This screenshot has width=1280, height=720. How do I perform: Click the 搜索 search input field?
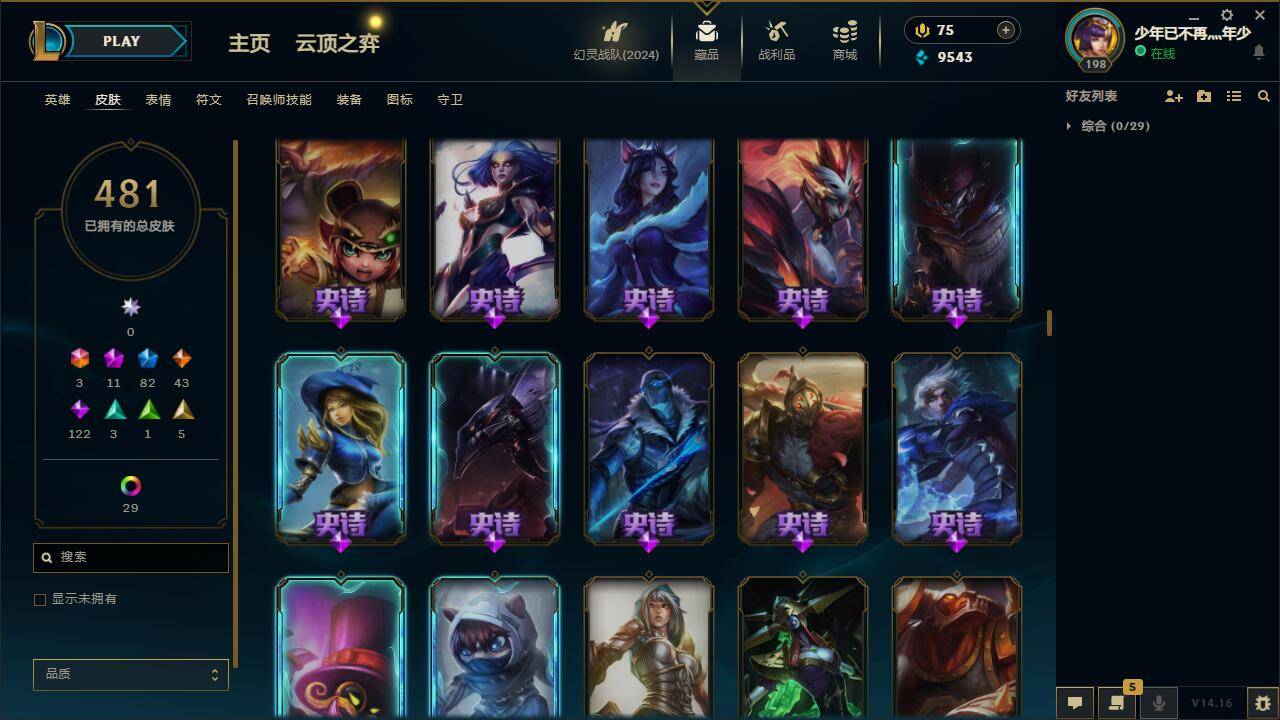click(x=130, y=557)
